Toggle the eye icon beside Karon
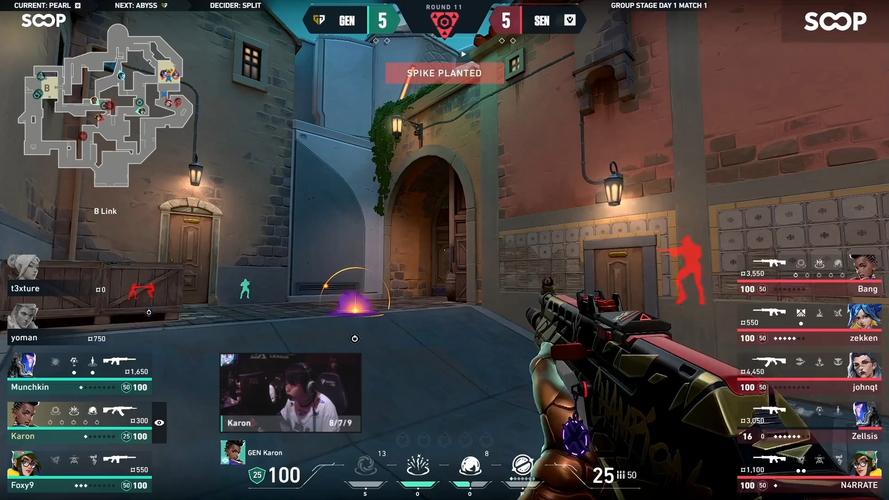The height and width of the screenshot is (500, 889). 159,423
